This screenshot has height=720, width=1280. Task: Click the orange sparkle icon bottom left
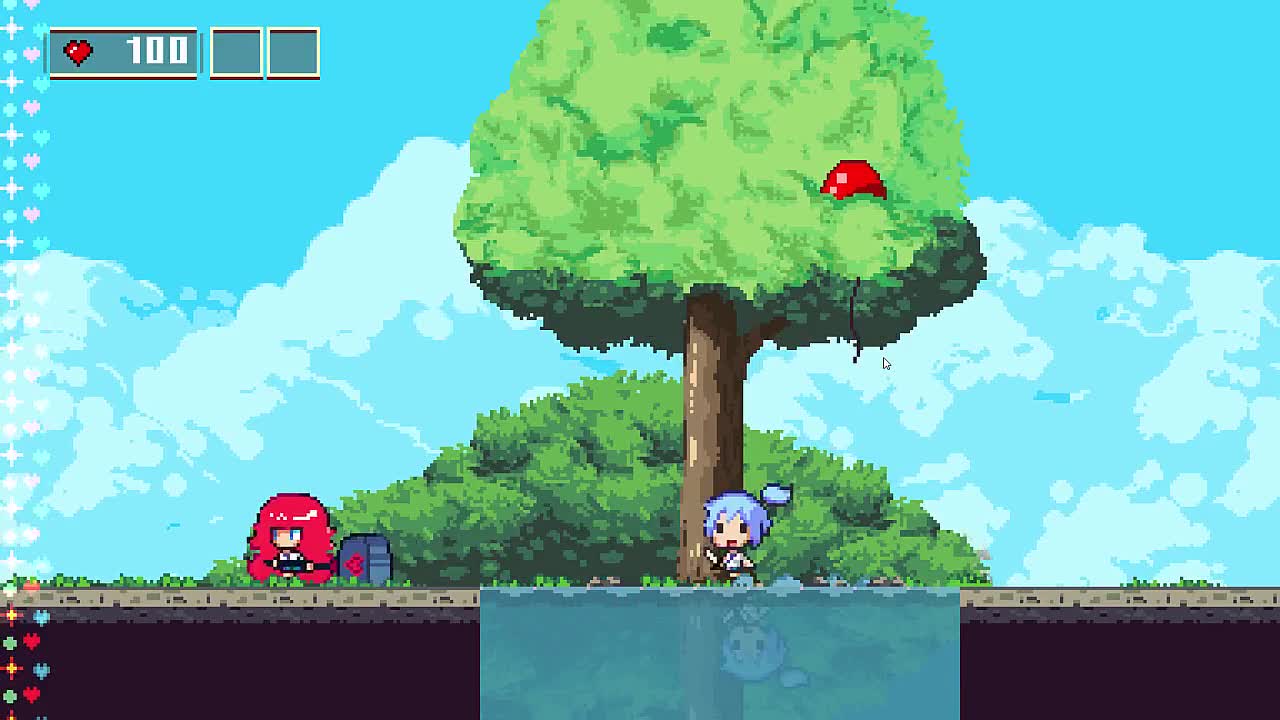point(11,614)
